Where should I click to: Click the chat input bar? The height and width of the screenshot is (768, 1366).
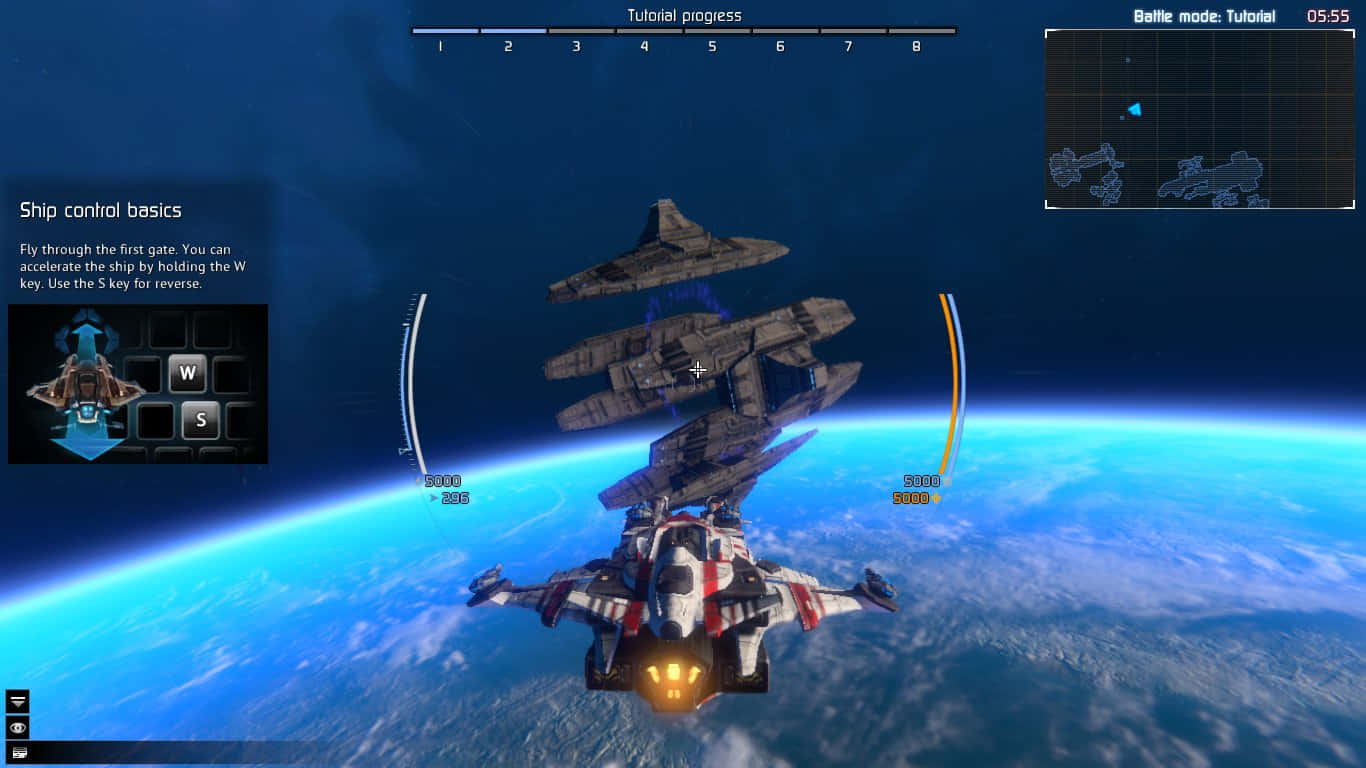click(x=170, y=753)
